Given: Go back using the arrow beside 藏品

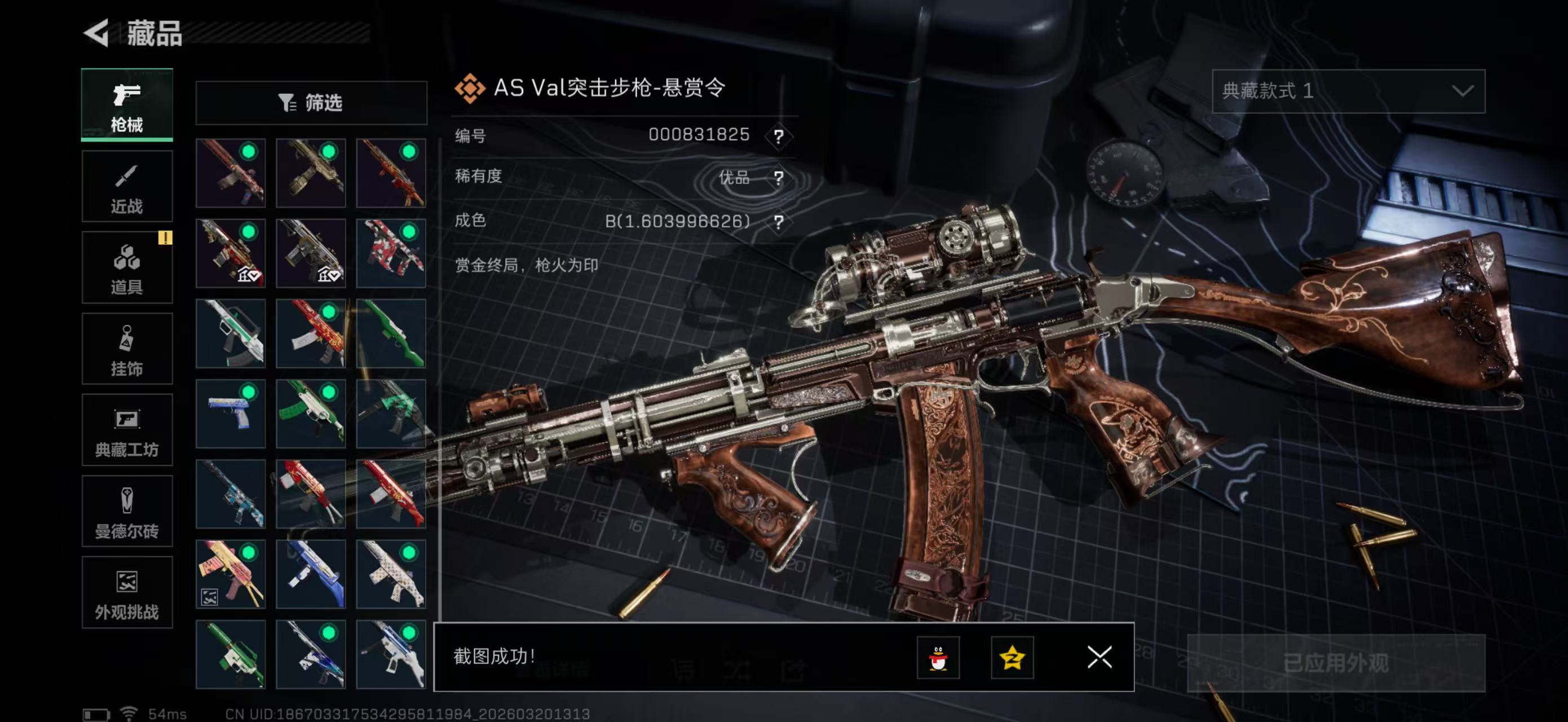Looking at the screenshot, I should [97, 32].
